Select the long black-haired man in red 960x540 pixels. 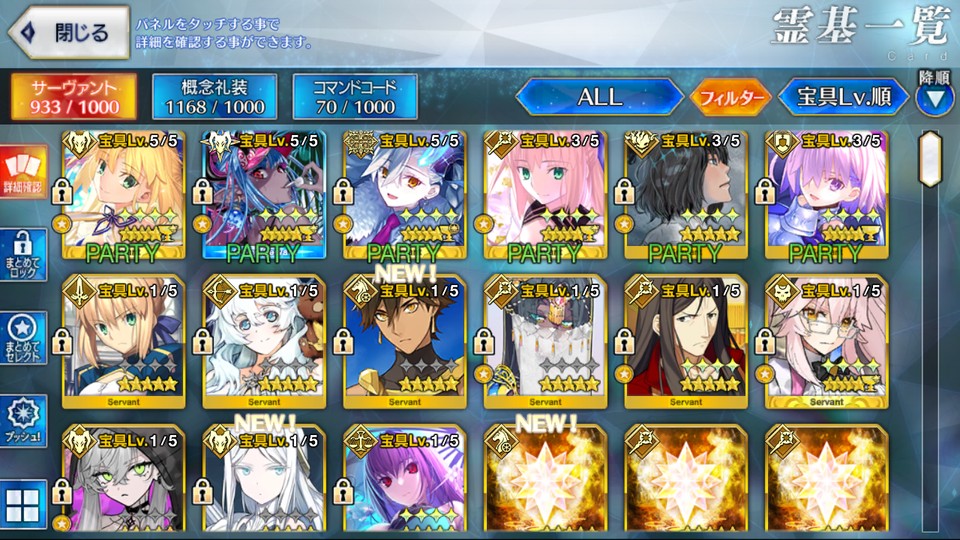(x=685, y=340)
